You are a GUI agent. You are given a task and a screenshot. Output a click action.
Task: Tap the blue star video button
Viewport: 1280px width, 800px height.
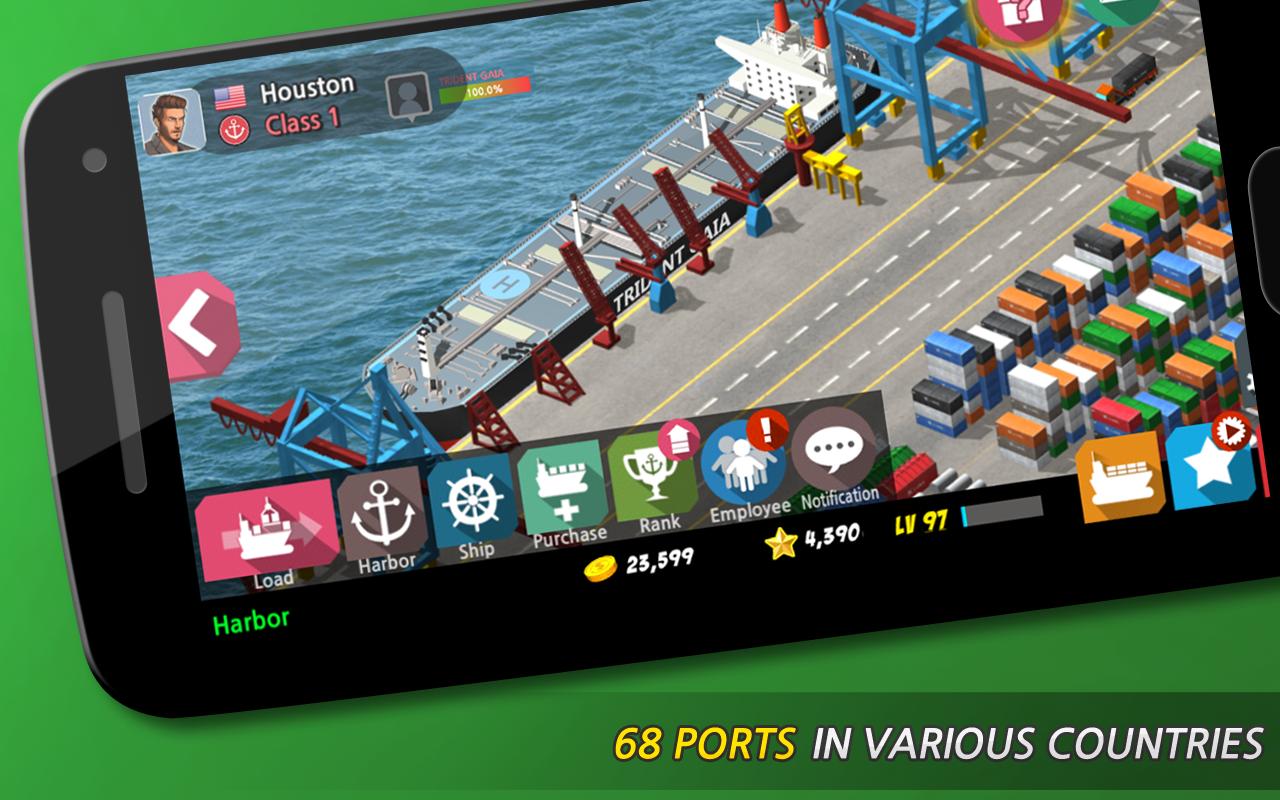tap(1212, 464)
